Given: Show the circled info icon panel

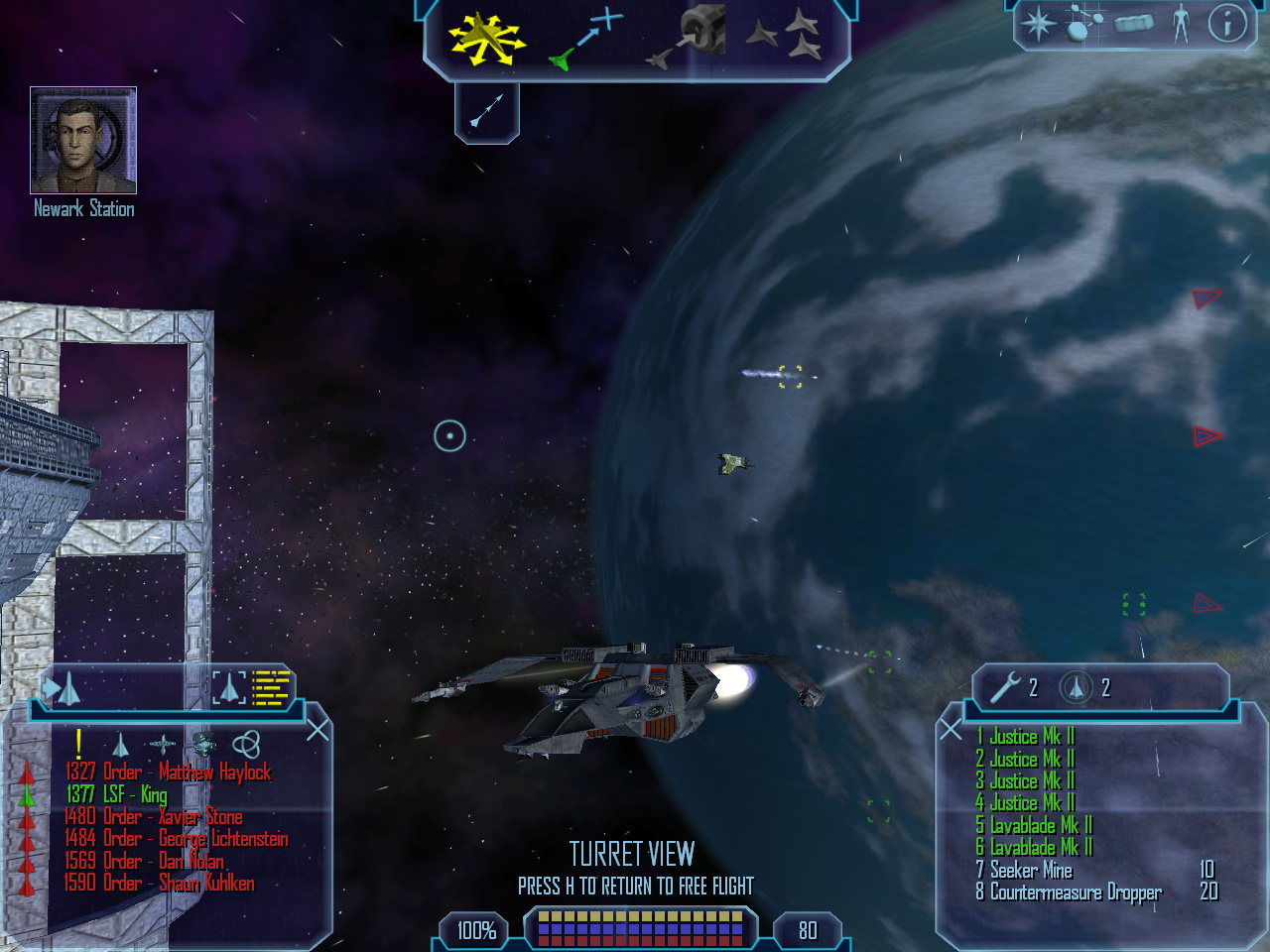Looking at the screenshot, I should tap(1226, 24).
